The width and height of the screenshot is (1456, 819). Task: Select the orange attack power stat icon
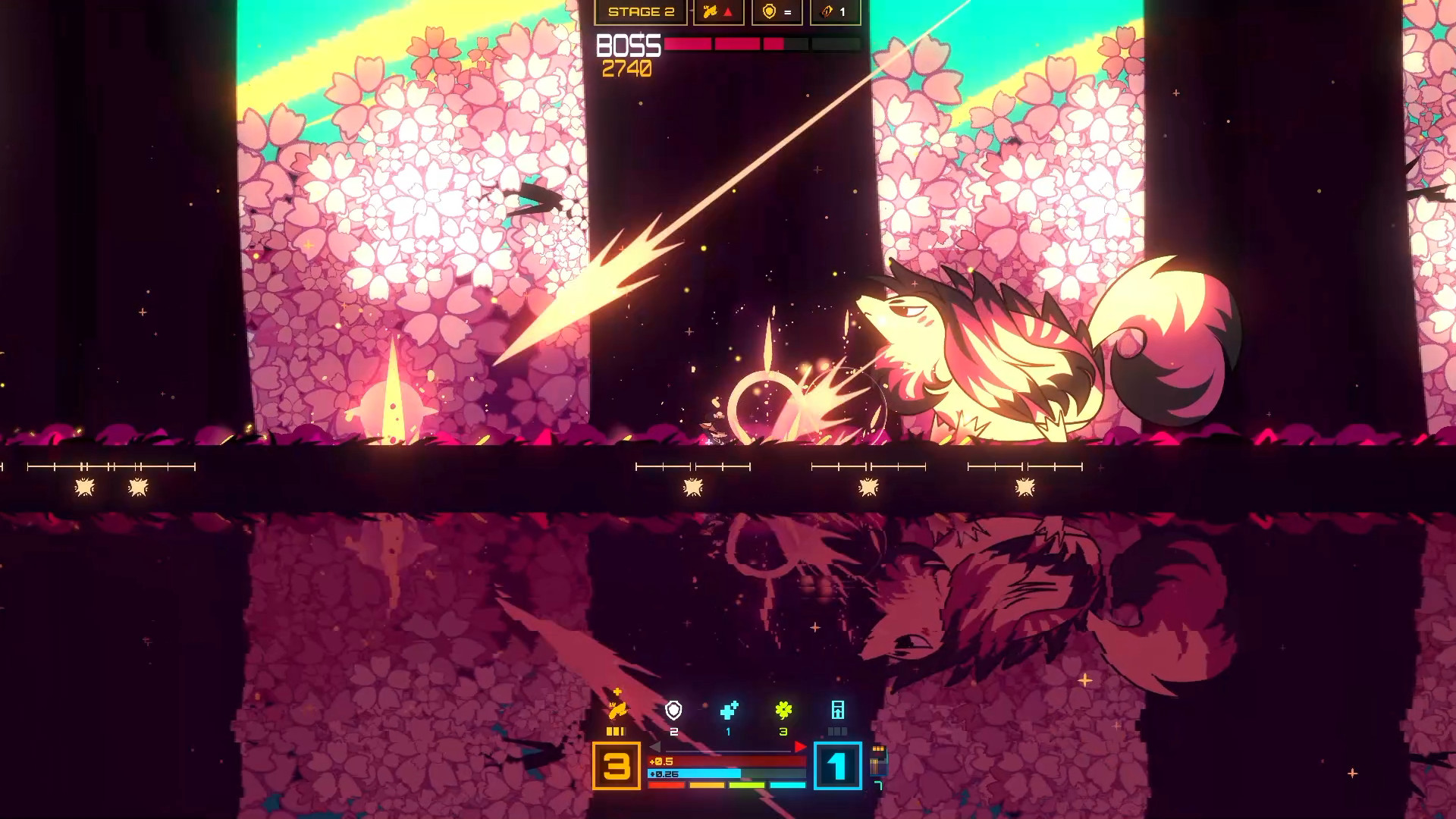coord(617,710)
